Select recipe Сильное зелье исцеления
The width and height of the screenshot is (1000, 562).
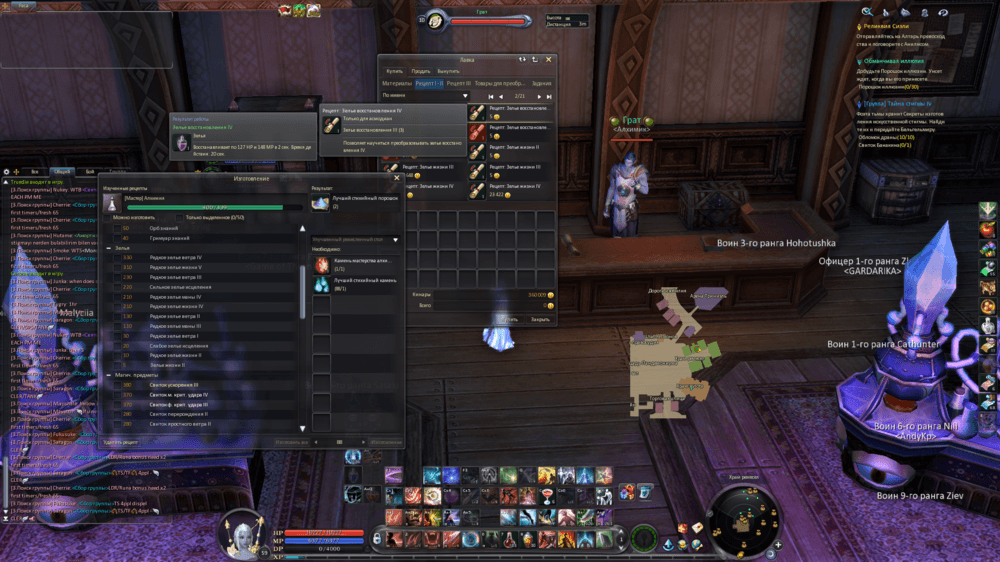pos(180,287)
